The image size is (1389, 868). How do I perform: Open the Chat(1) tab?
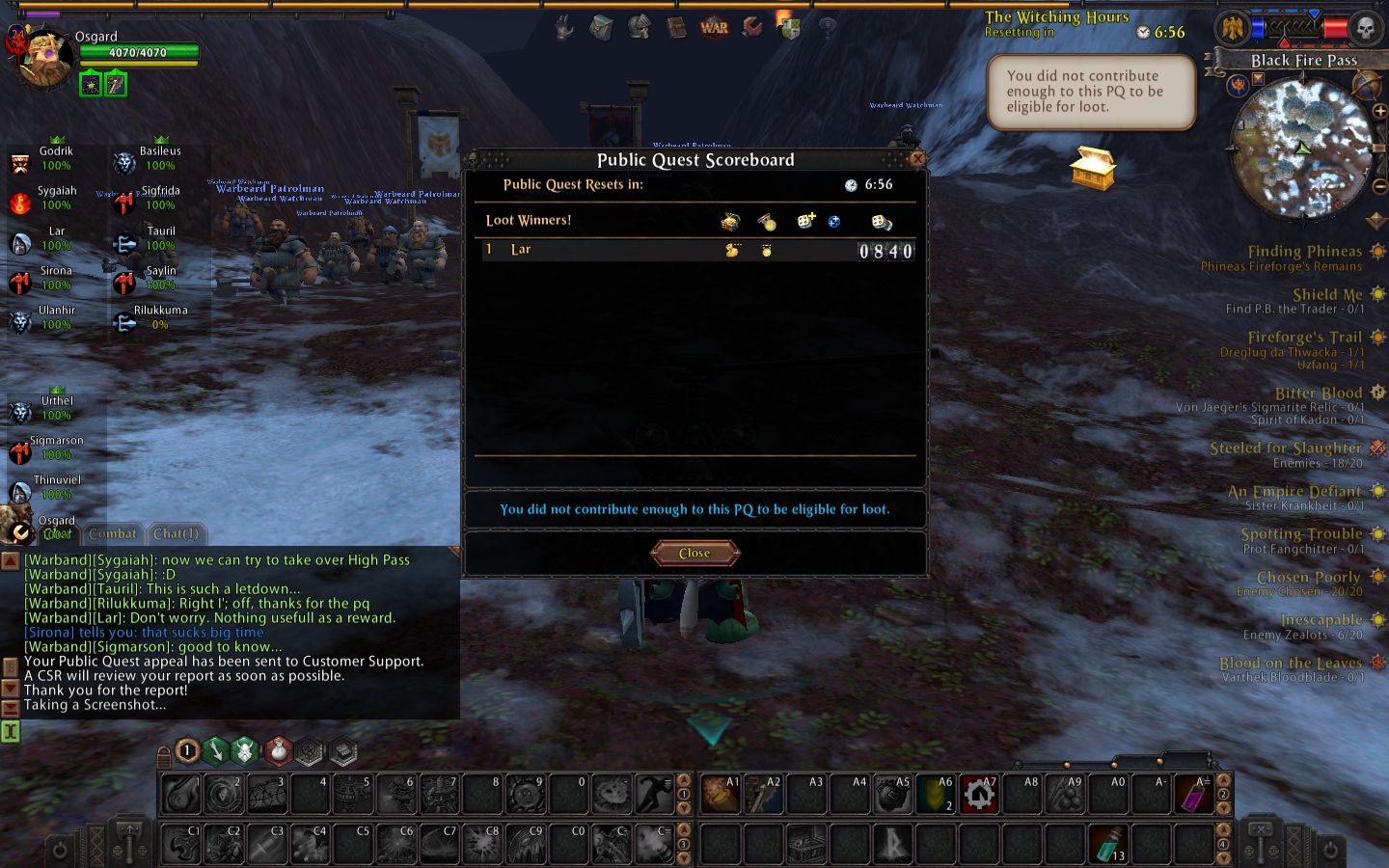pos(176,533)
